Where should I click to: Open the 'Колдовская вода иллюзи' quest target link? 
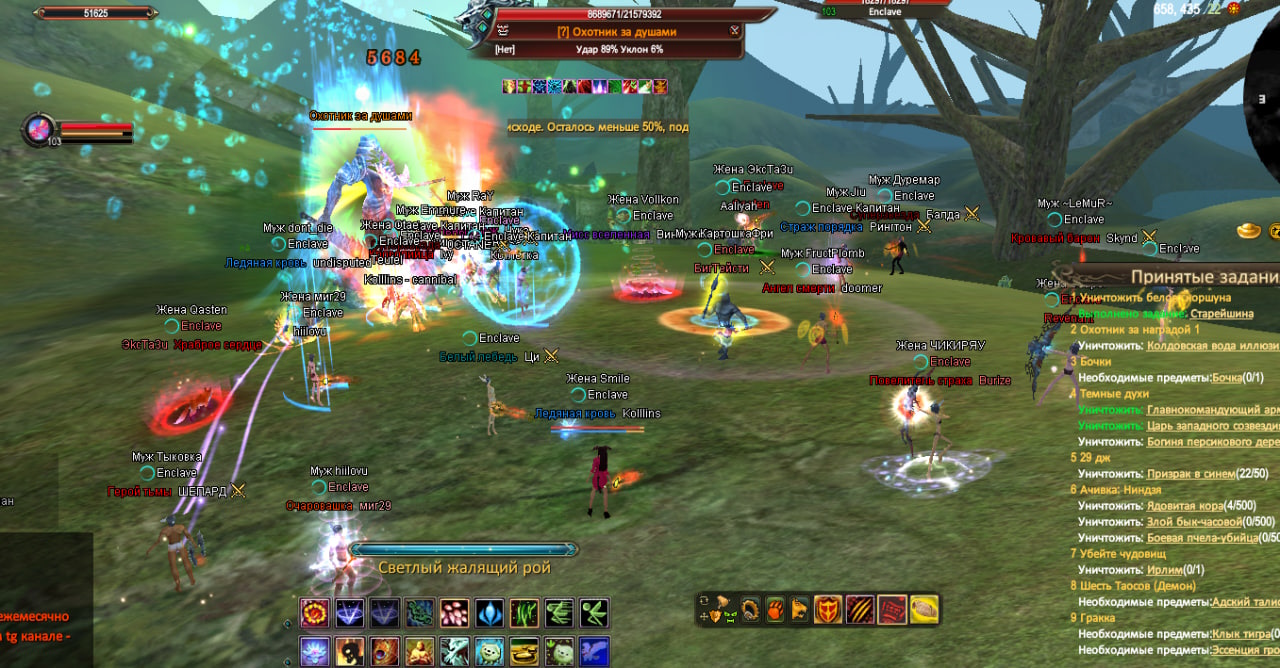[1212, 346]
